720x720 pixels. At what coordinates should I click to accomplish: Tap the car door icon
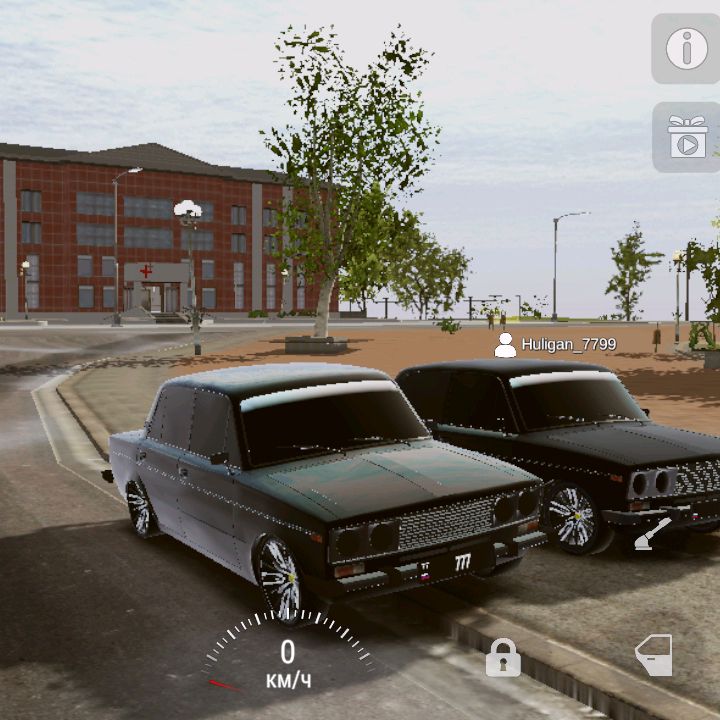[x=654, y=655]
